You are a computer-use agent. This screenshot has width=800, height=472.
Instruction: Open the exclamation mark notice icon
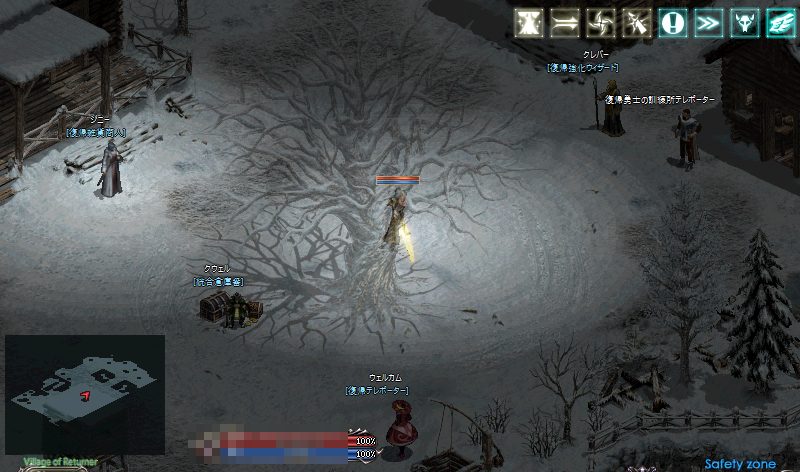[x=672, y=23]
